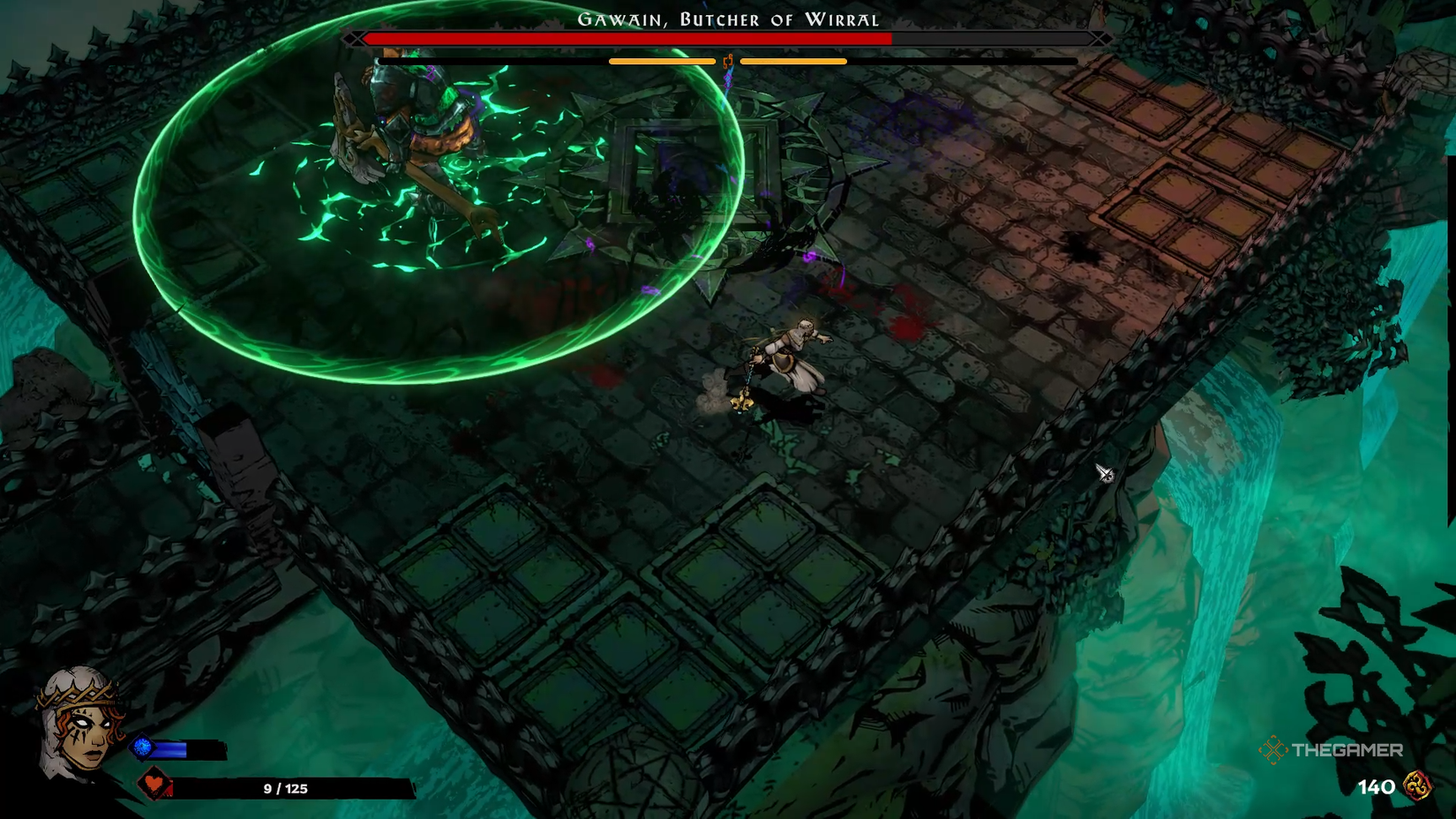Click the blue mana orb icon
The height and width of the screenshot is (819, 1456).
coord(141,748)
